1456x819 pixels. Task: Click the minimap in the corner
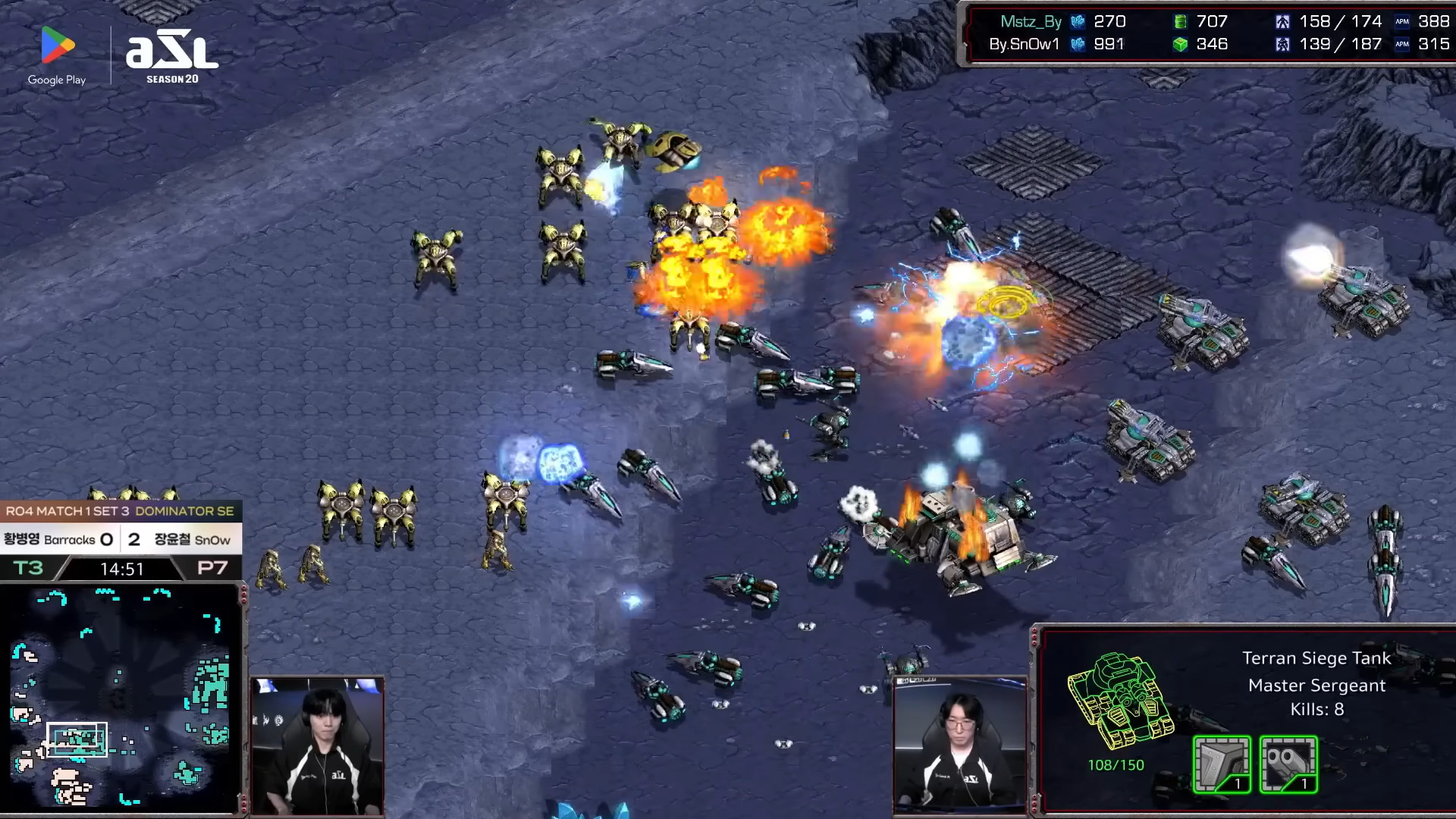(121, 698)
